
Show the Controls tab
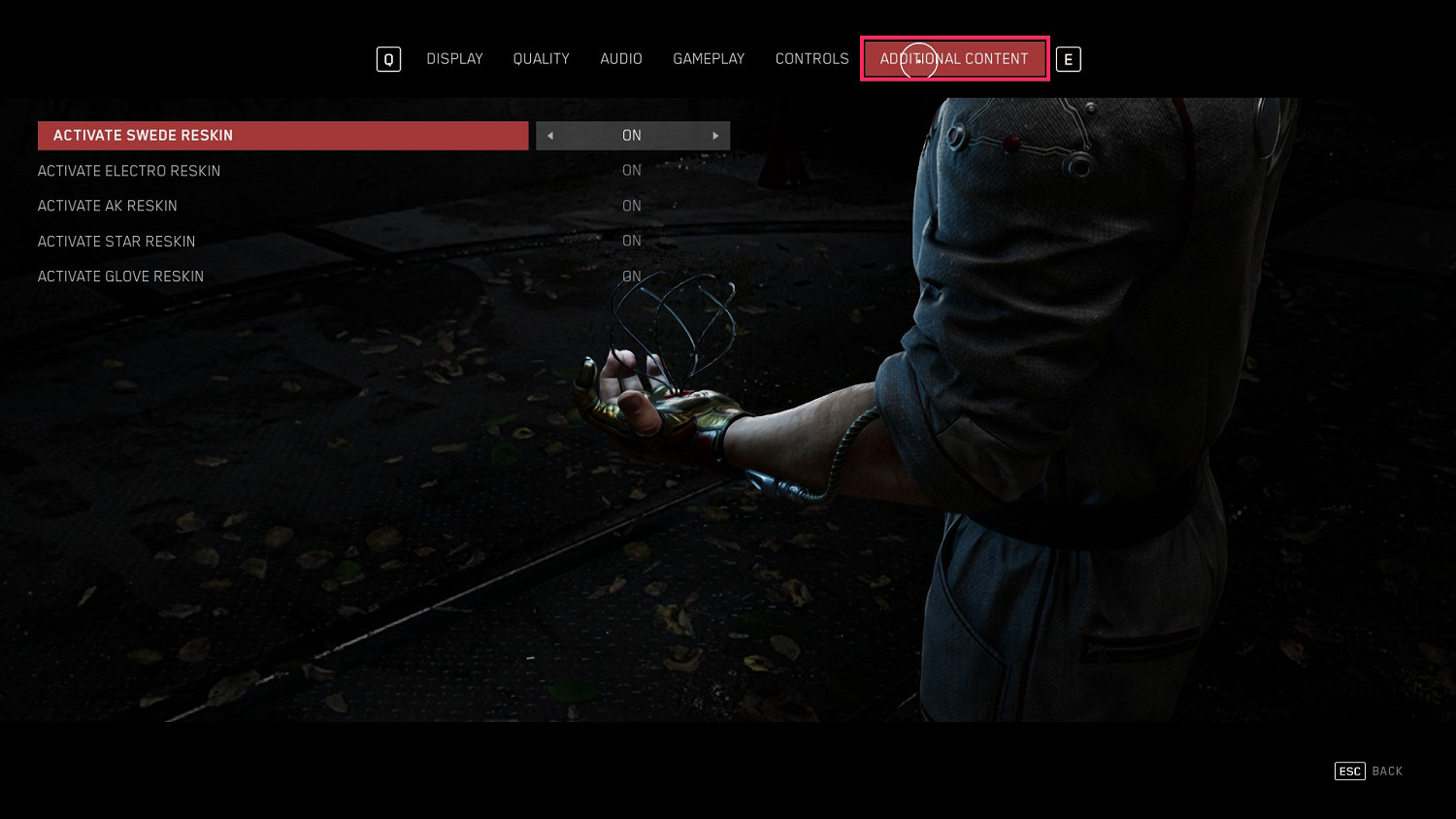(811, 59)
